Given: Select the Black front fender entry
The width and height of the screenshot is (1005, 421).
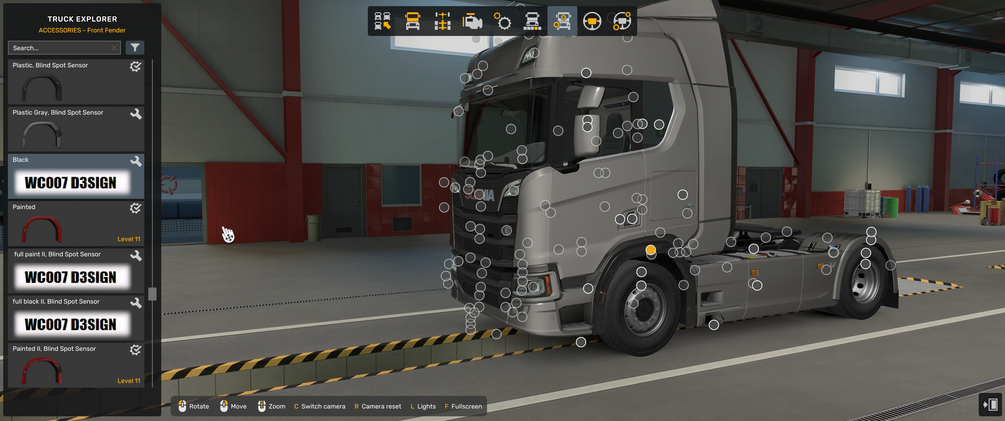Looking at the screenshot, I should pyautogui.click(x=75, y=177).
